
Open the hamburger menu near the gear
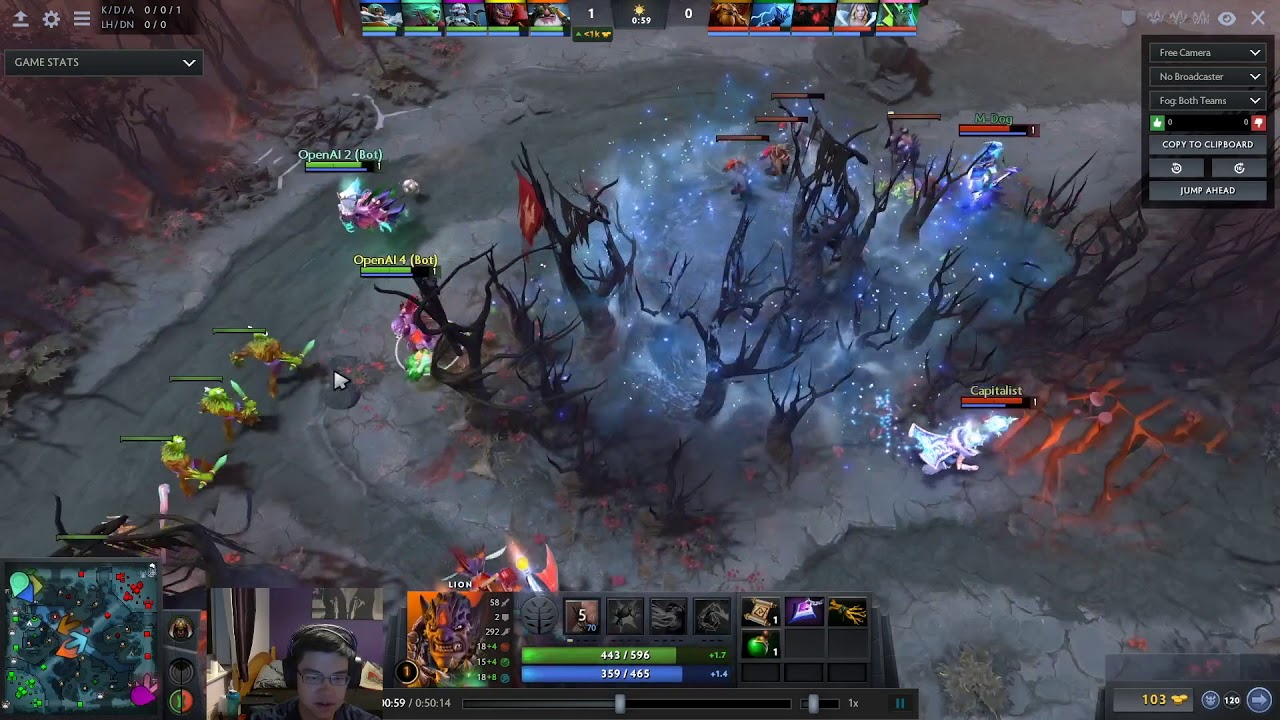coord(82,18)
